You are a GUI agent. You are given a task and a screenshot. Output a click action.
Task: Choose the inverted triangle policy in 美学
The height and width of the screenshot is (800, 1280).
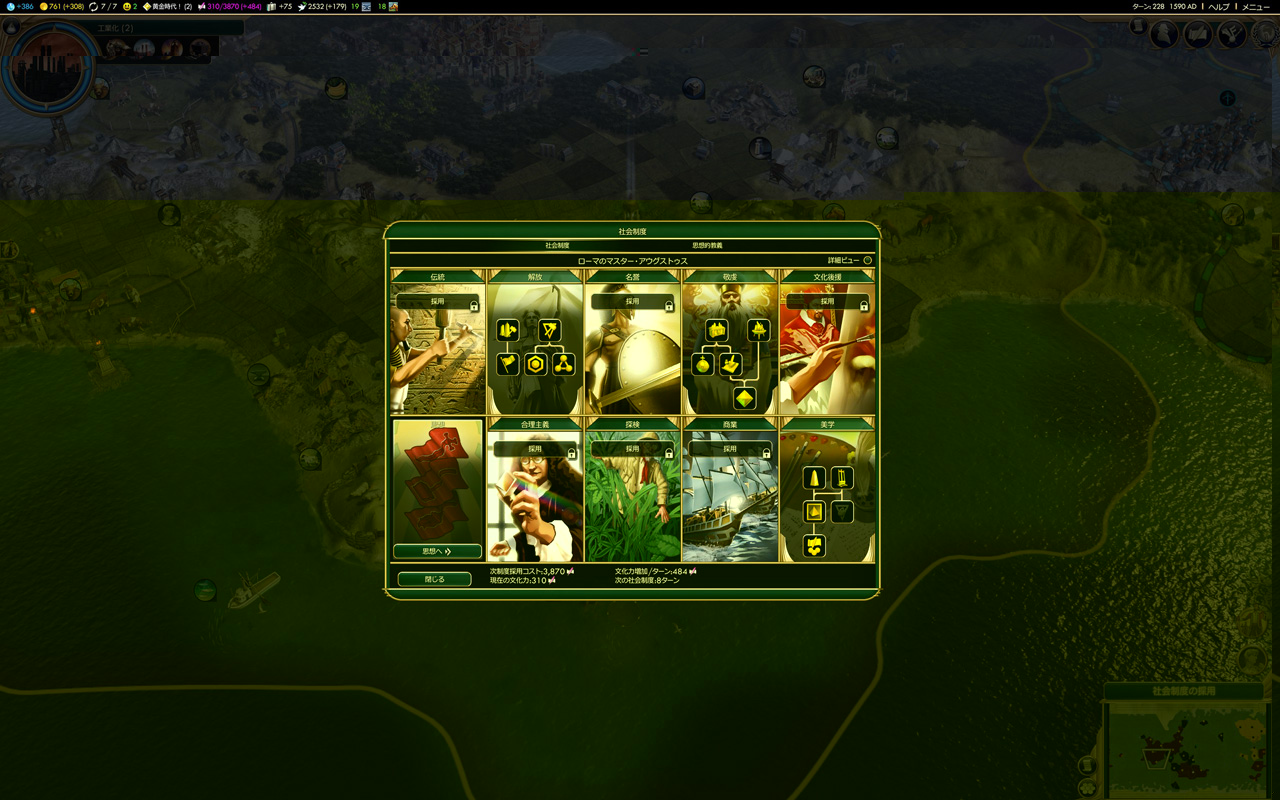[842, 512]
